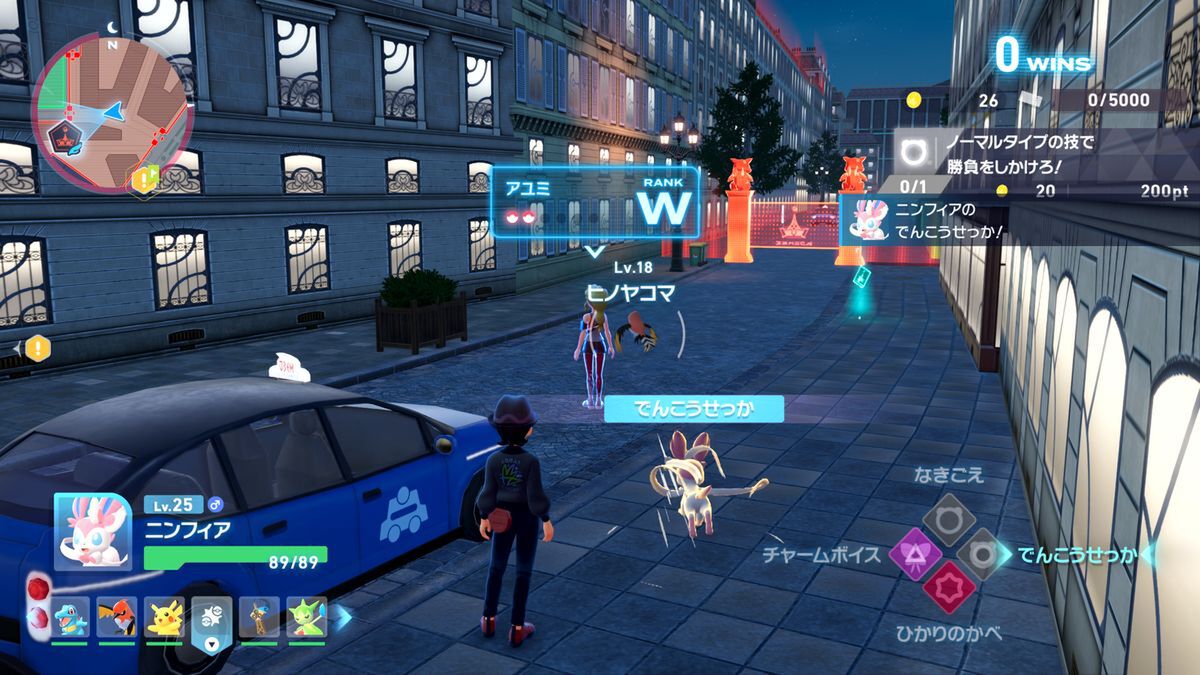Click the active Pokéball slot in party bar
1200x675 pixels.
click(x=212, y=619)
